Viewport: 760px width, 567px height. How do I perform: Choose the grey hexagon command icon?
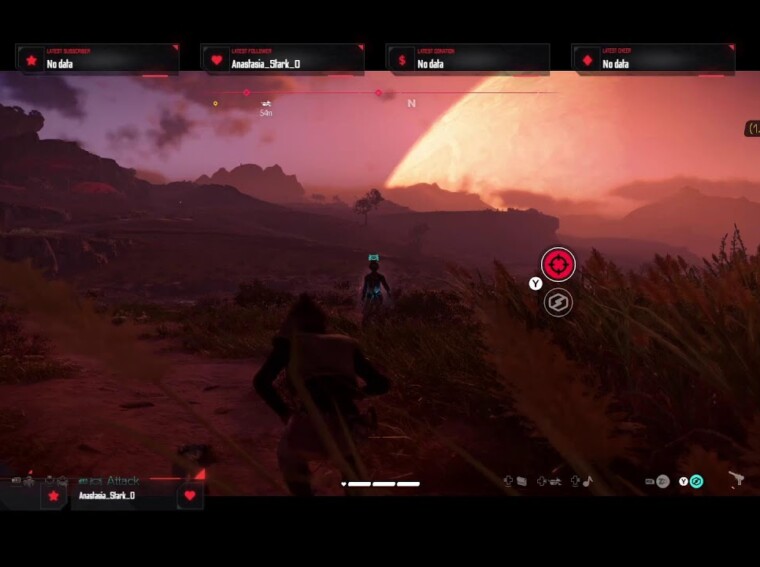[558, 302]
